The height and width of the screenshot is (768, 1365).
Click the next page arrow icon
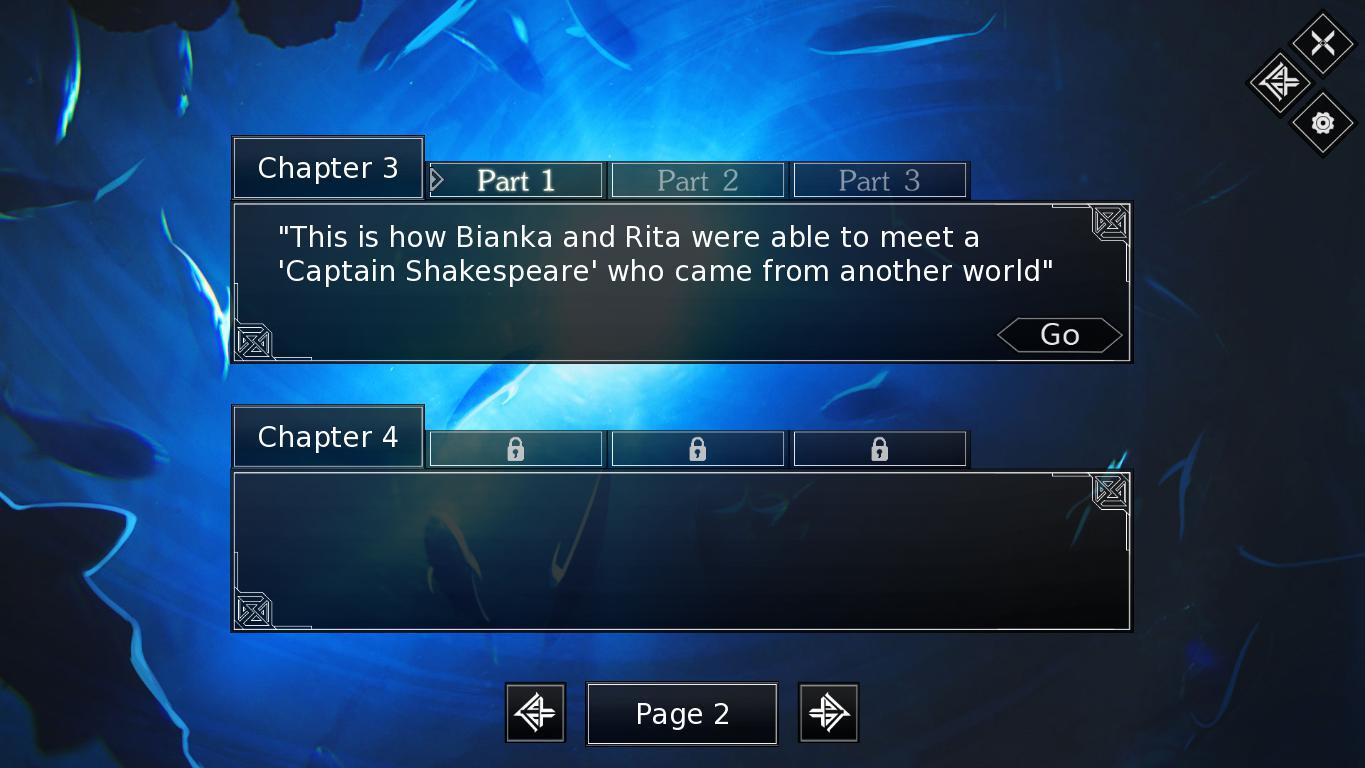[828, 712]
